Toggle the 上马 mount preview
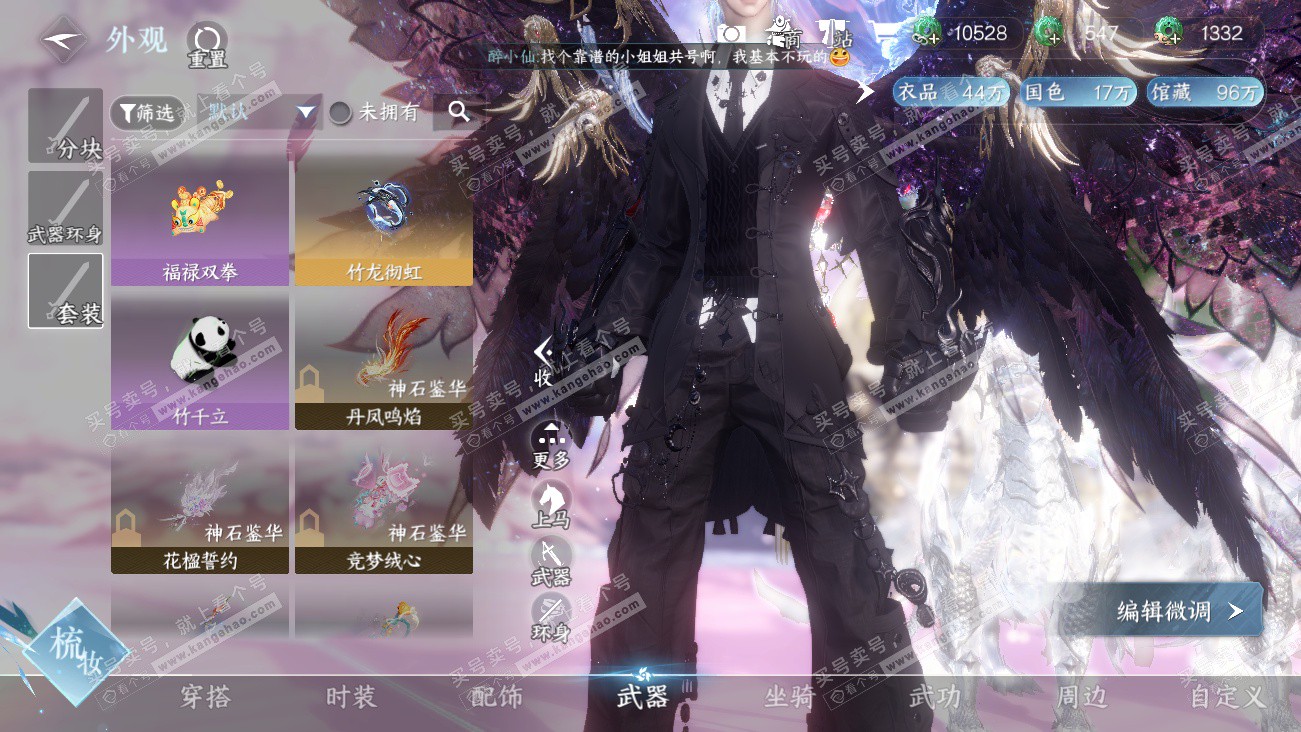The width and height of the screenshot is (1301, 732). click(551, 504)
